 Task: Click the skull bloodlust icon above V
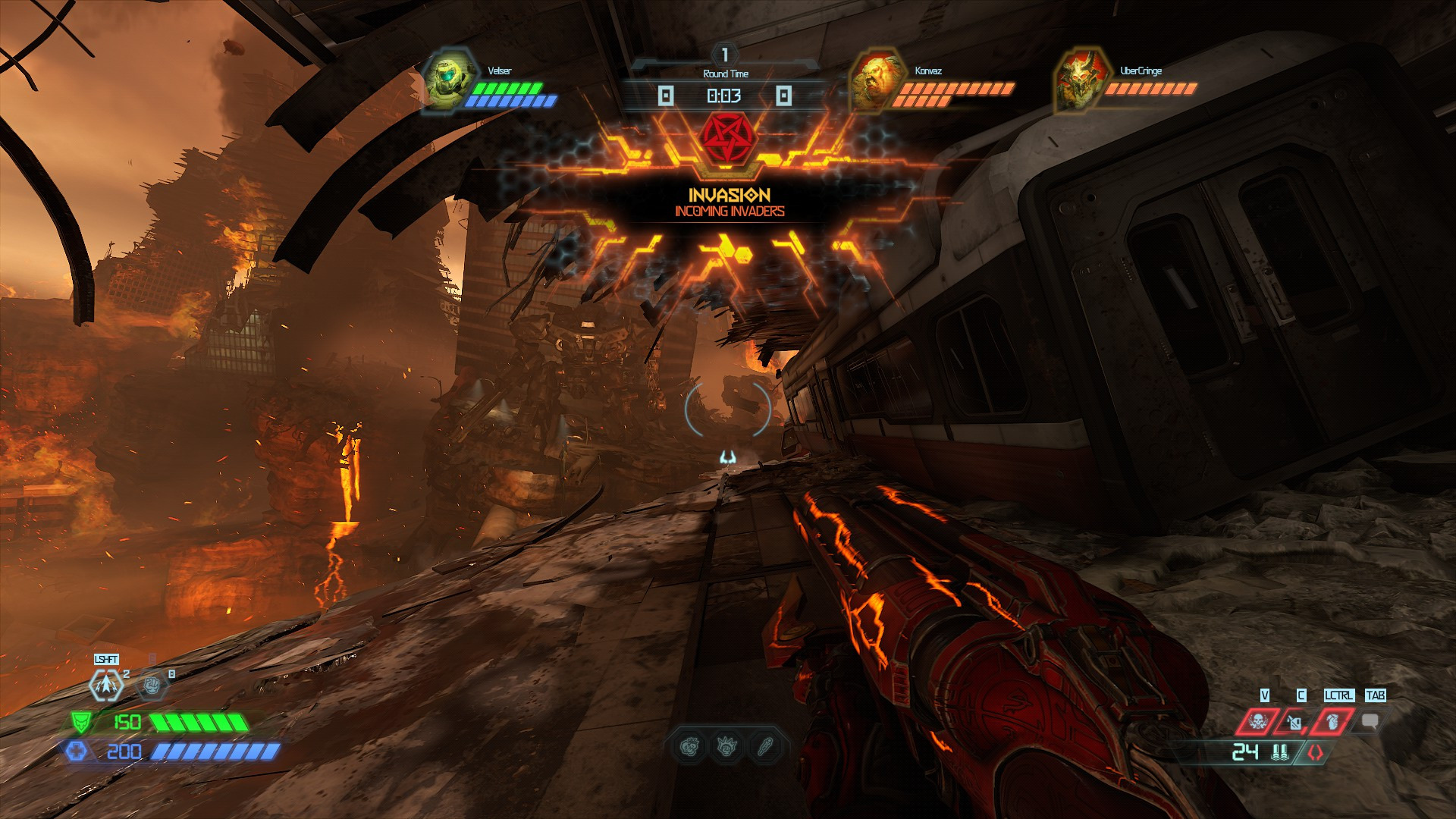[1258, 720]
